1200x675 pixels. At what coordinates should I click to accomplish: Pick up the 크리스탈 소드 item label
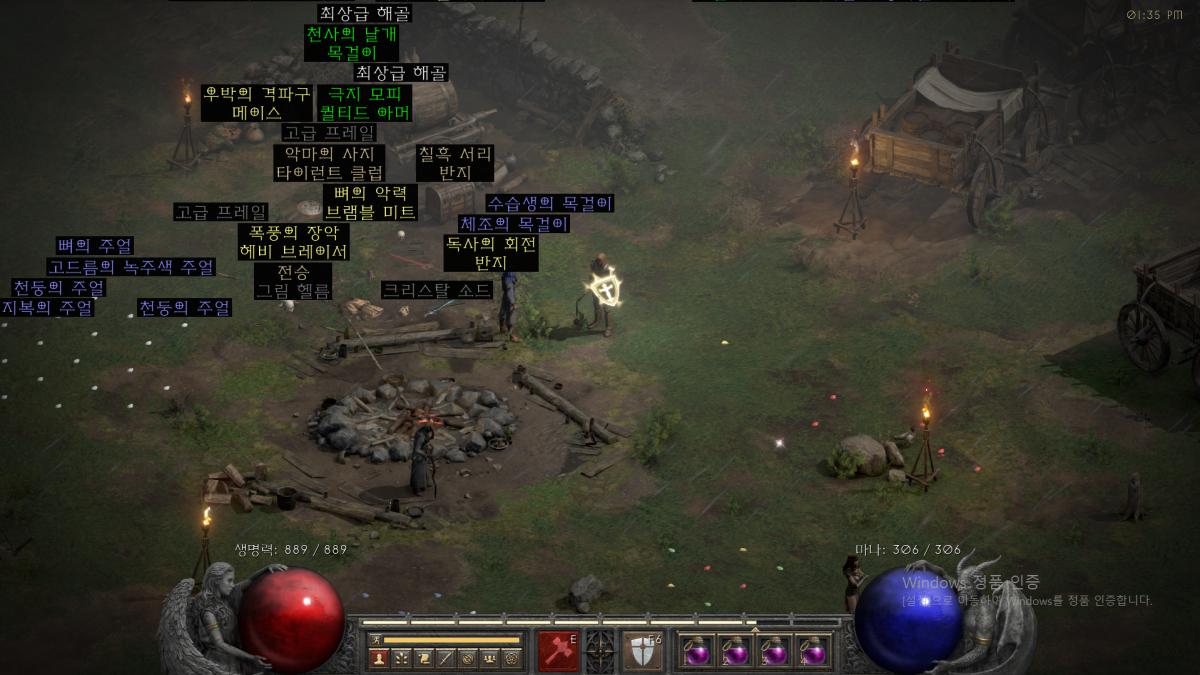tap(437, 290)
